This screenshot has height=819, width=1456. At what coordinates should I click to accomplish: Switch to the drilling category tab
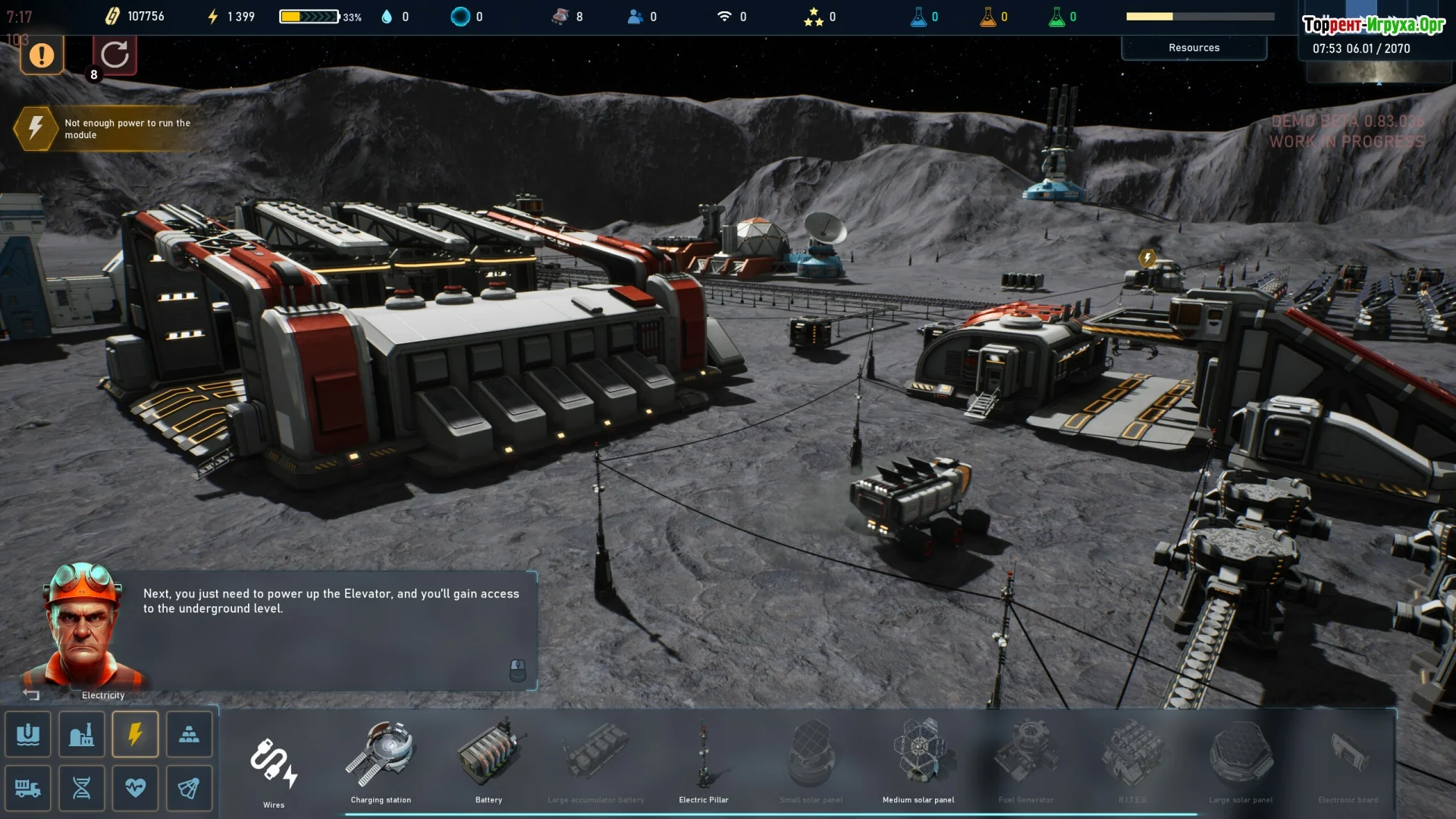click(28, 734)
